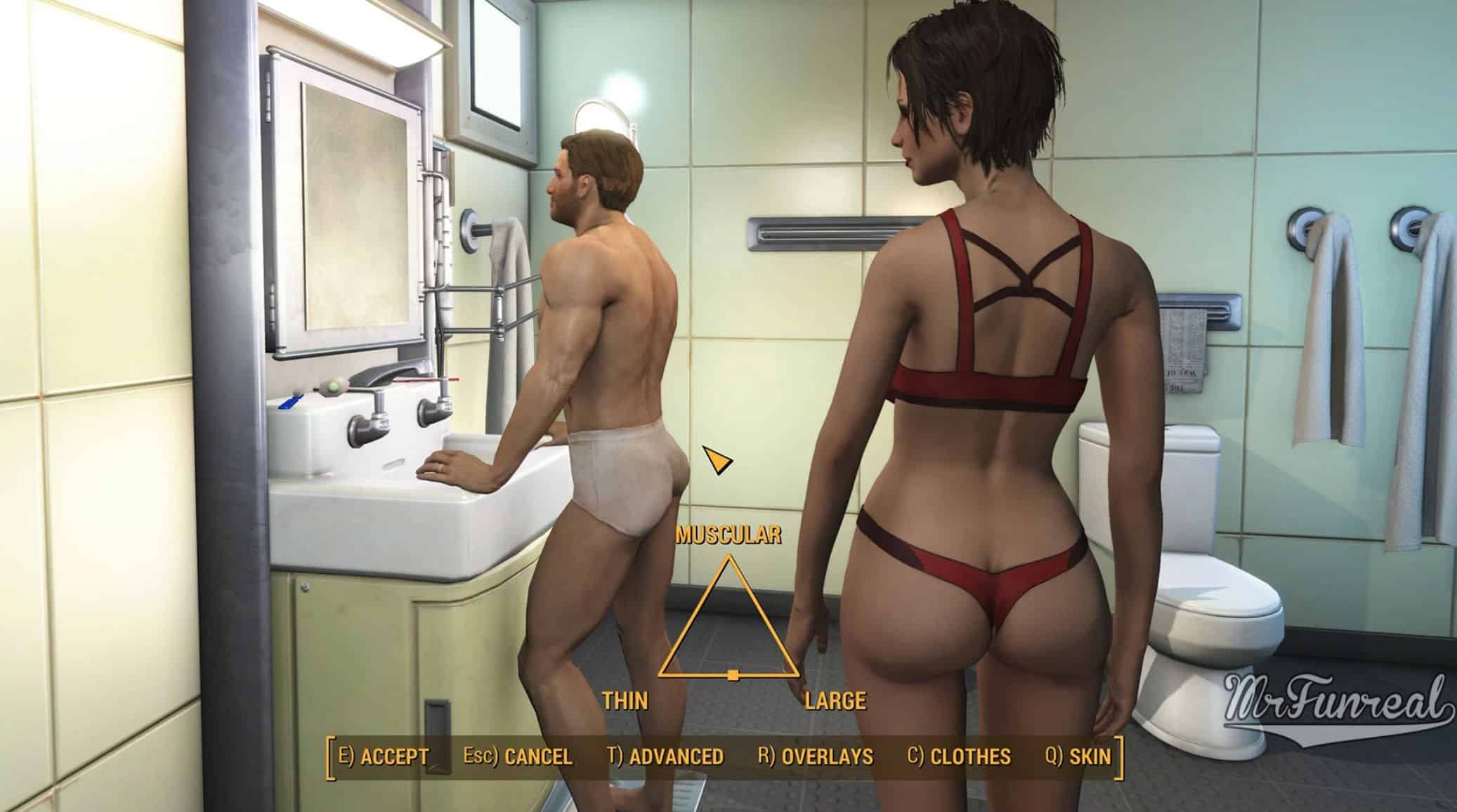Viewport: 1457px width, 812px height.
Task: Open the Overlays menu
Action: tap(816, 757)
